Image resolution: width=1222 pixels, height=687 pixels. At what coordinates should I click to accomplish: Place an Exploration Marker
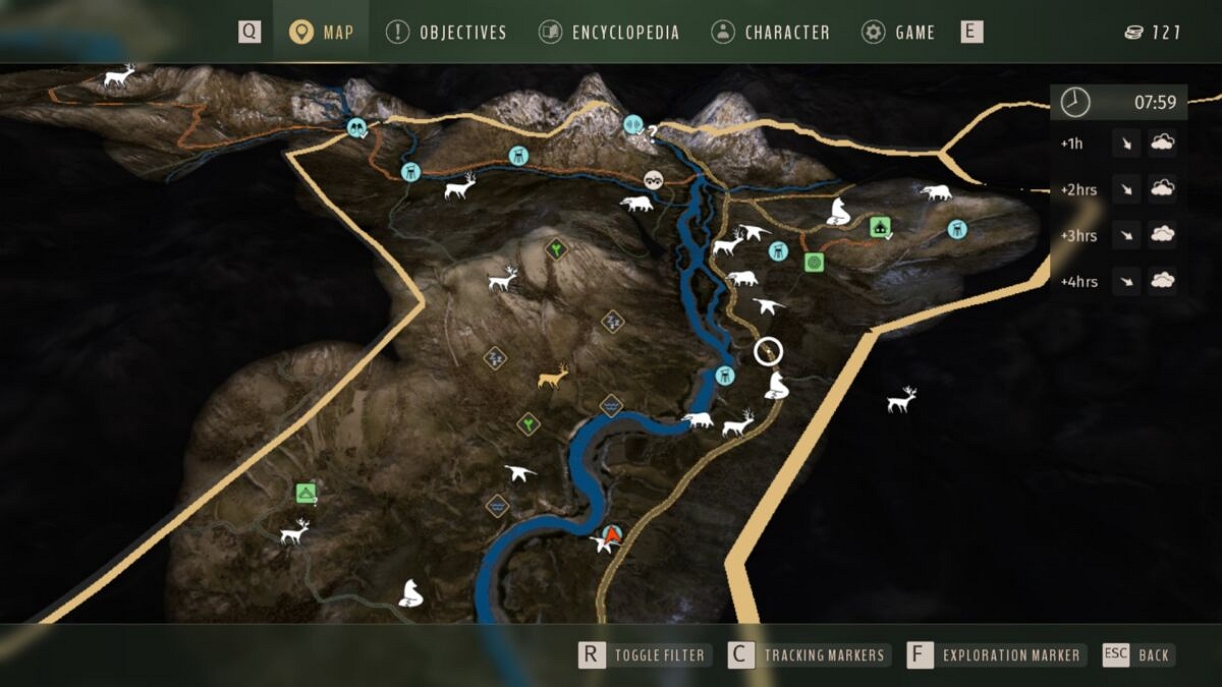996,655
